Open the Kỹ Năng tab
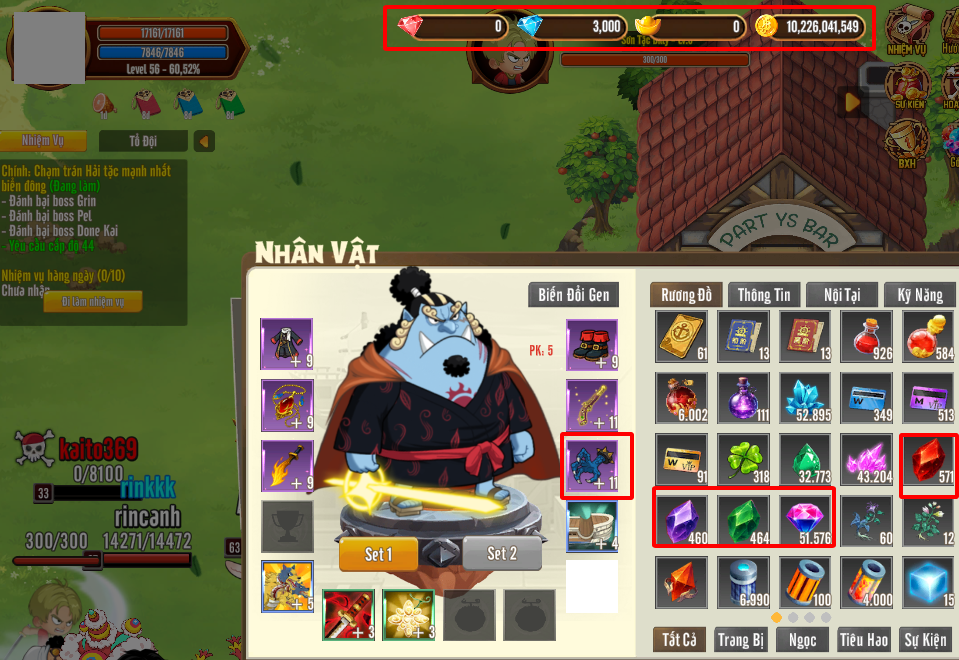Screen dimensions: 959x660 coord(920,295)
